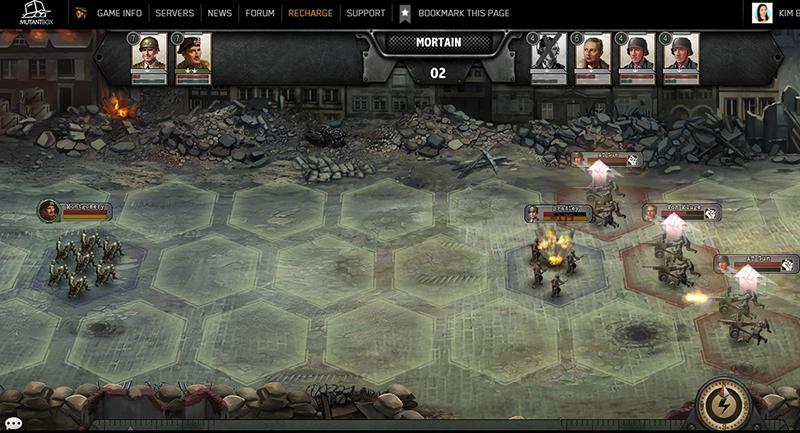The image size is (800, 433).
Task: Click the MutantBox logo
Action: pos(34,14)
